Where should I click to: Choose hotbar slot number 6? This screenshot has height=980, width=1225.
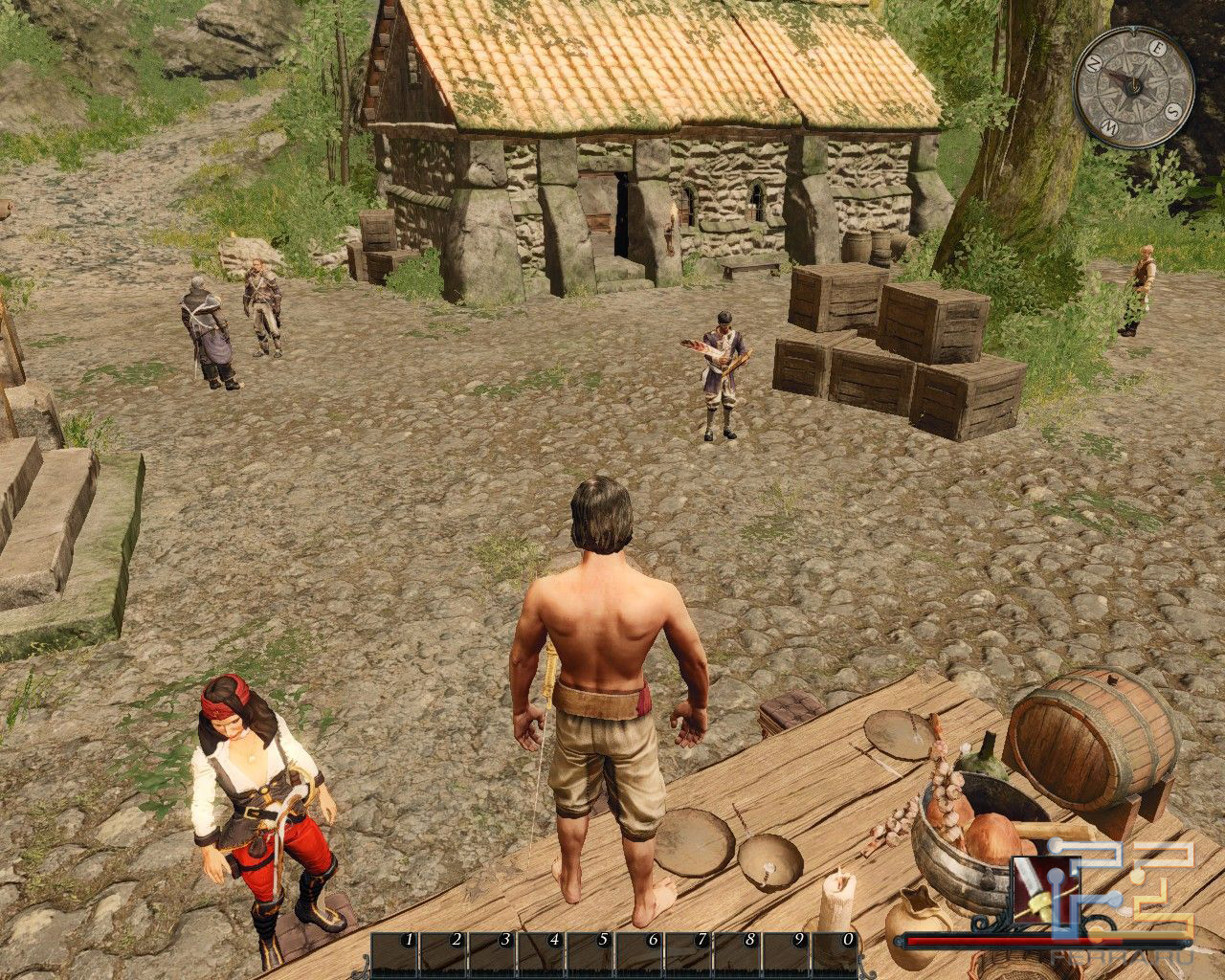639,953
